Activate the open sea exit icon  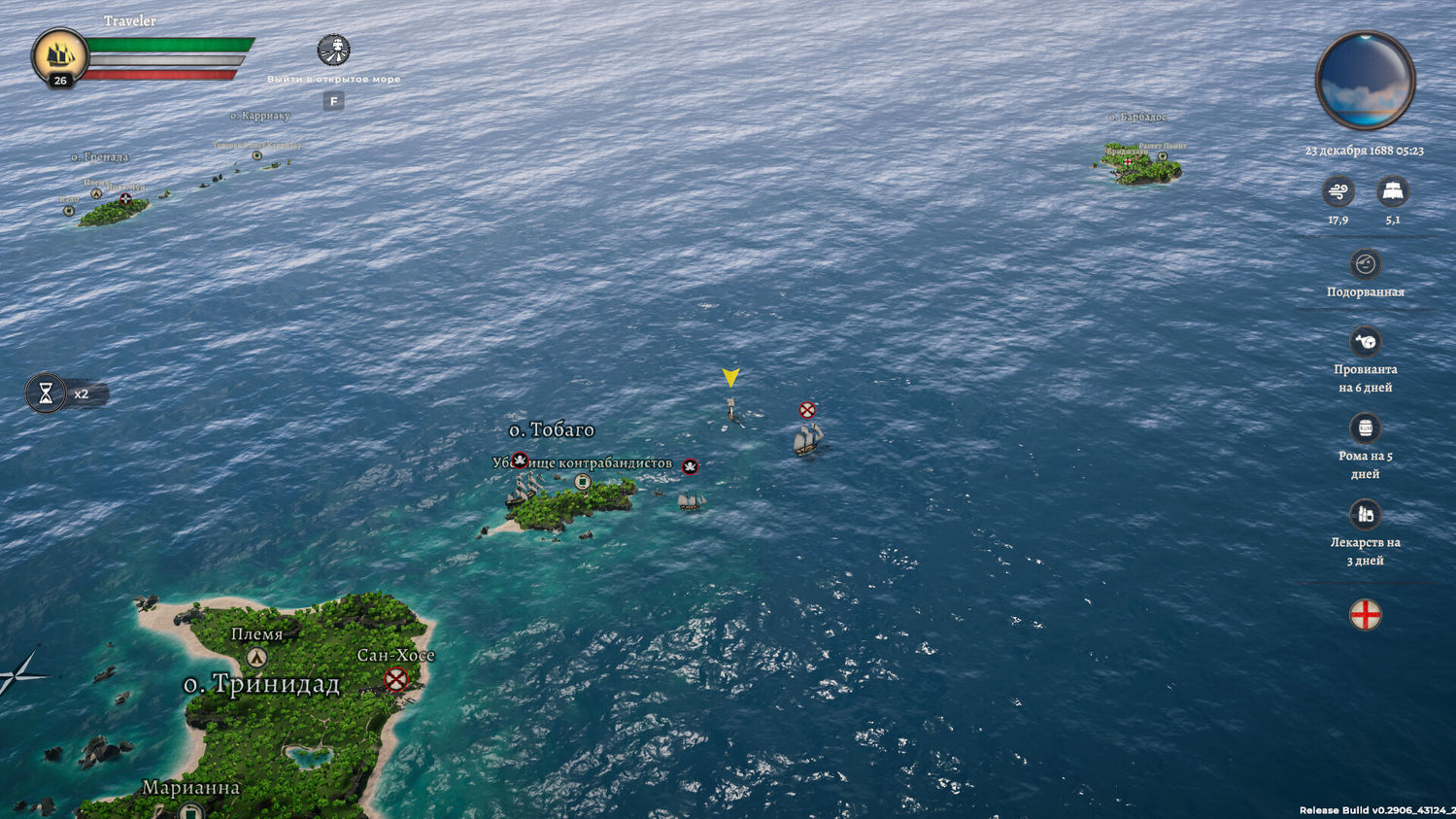[333, 50]
